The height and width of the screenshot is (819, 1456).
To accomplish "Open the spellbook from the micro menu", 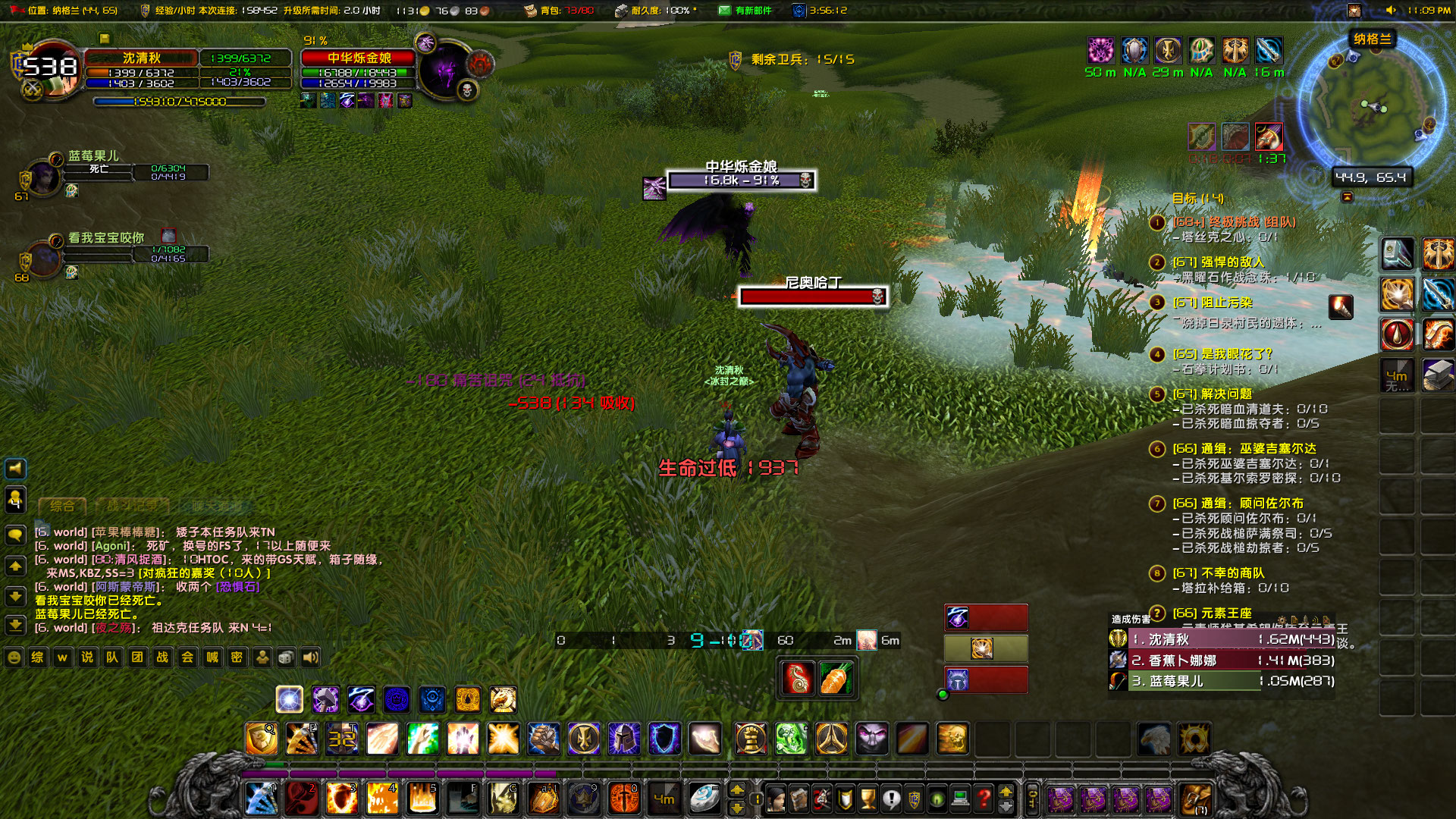I will (799, 796).
